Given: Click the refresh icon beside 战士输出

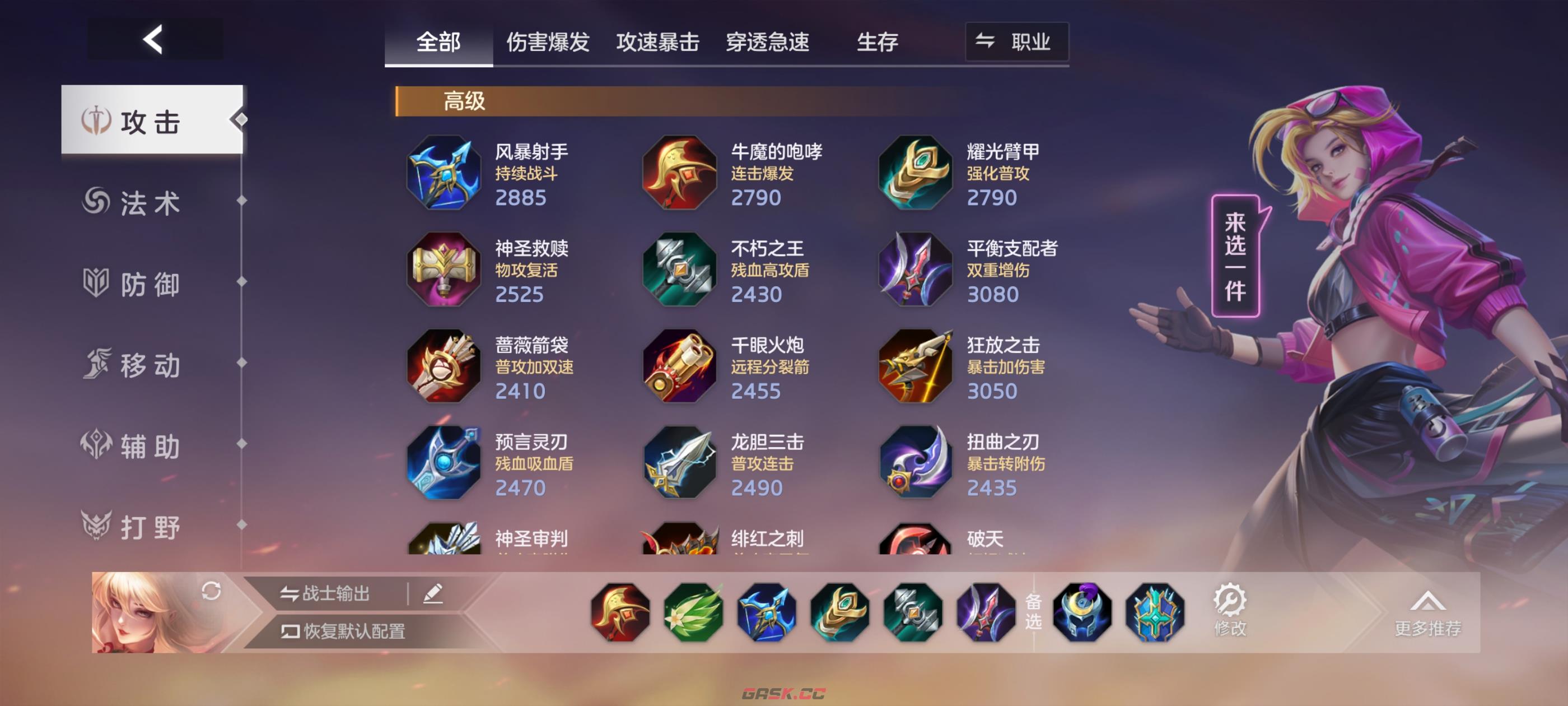Looking at the screenshot, I should click(x=211, y=593).
